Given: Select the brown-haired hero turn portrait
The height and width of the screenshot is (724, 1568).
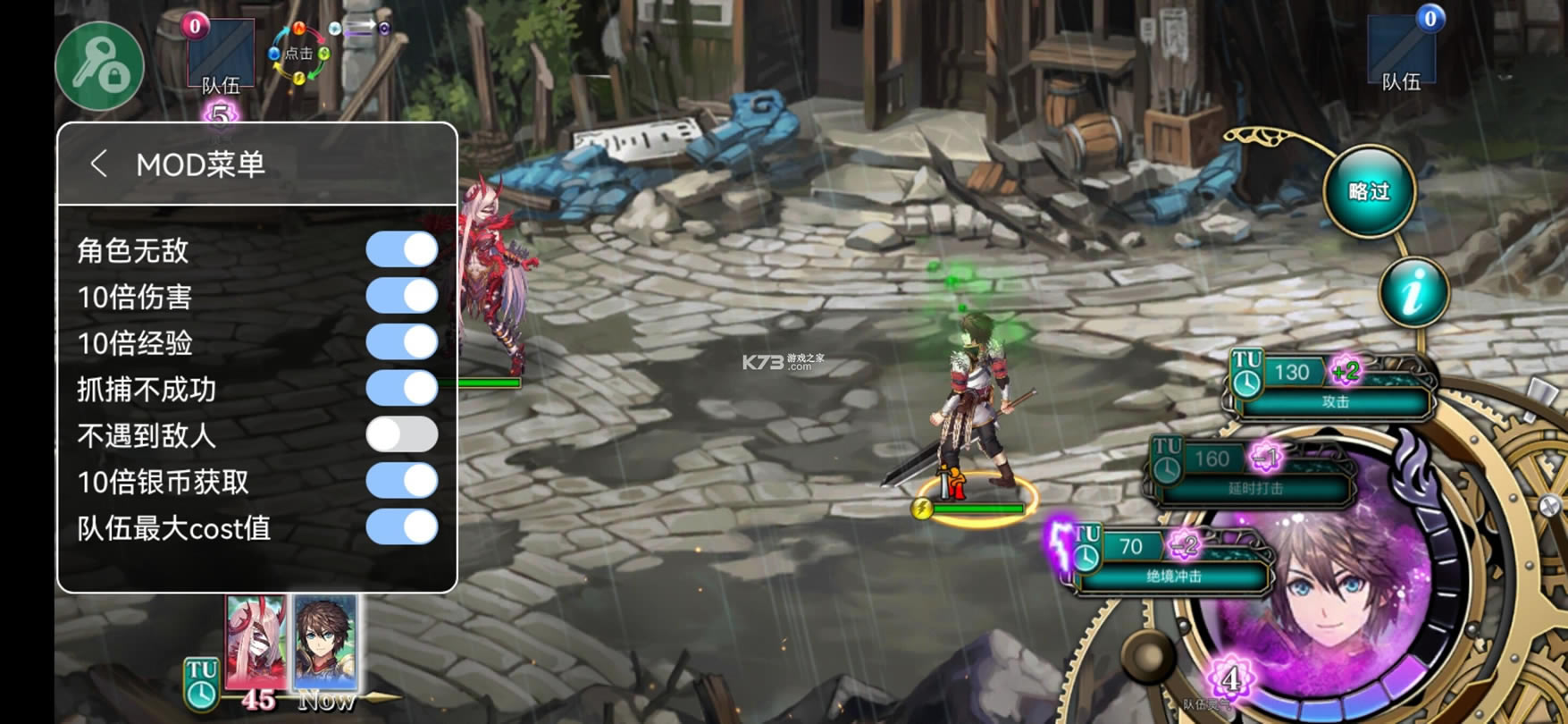Looking at the screenshot, I should [325, 642].
